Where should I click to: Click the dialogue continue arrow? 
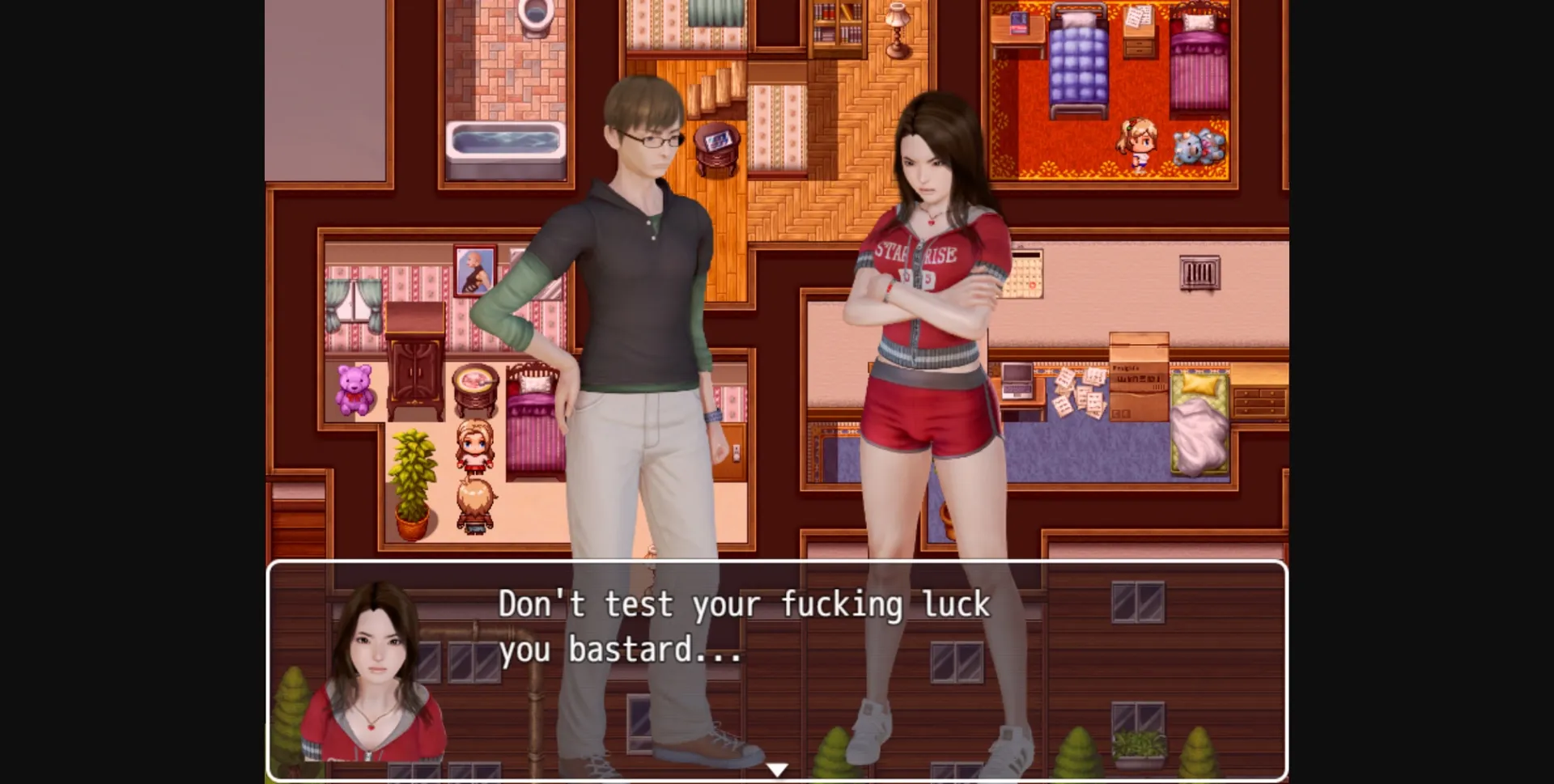coord(777,769)
